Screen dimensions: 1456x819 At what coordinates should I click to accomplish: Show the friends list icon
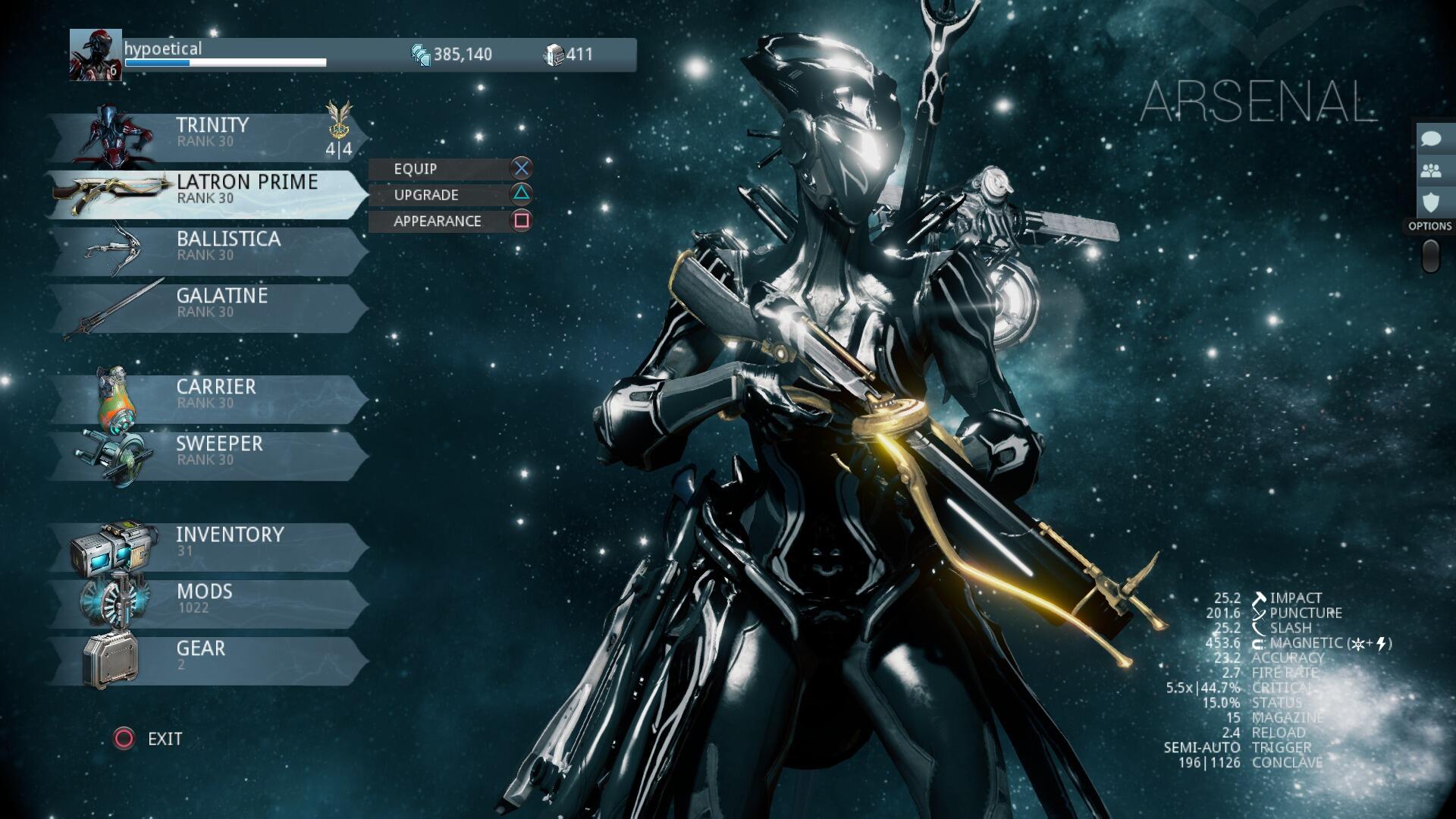coord(1431,171)
